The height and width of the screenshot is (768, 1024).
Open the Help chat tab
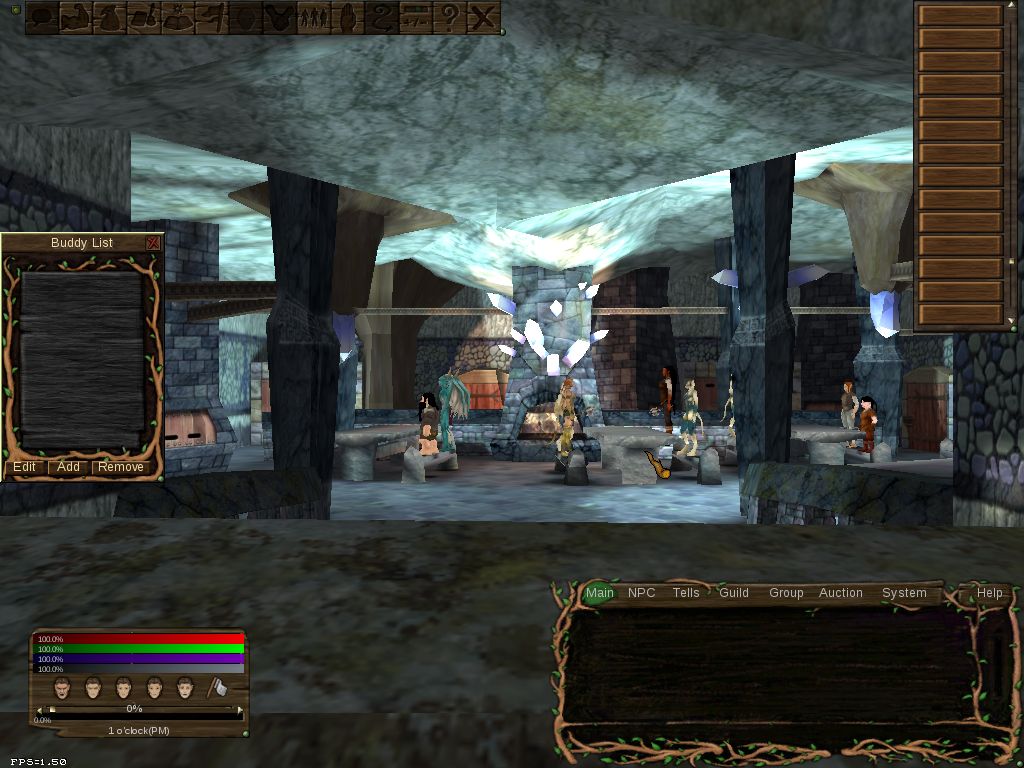990,593
